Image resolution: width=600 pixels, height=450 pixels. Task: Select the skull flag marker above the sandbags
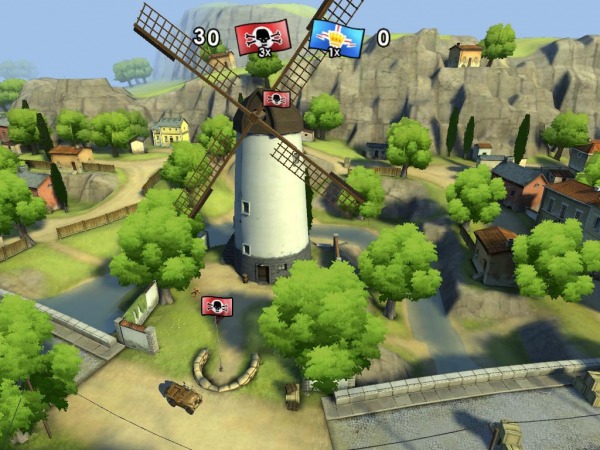217,305
